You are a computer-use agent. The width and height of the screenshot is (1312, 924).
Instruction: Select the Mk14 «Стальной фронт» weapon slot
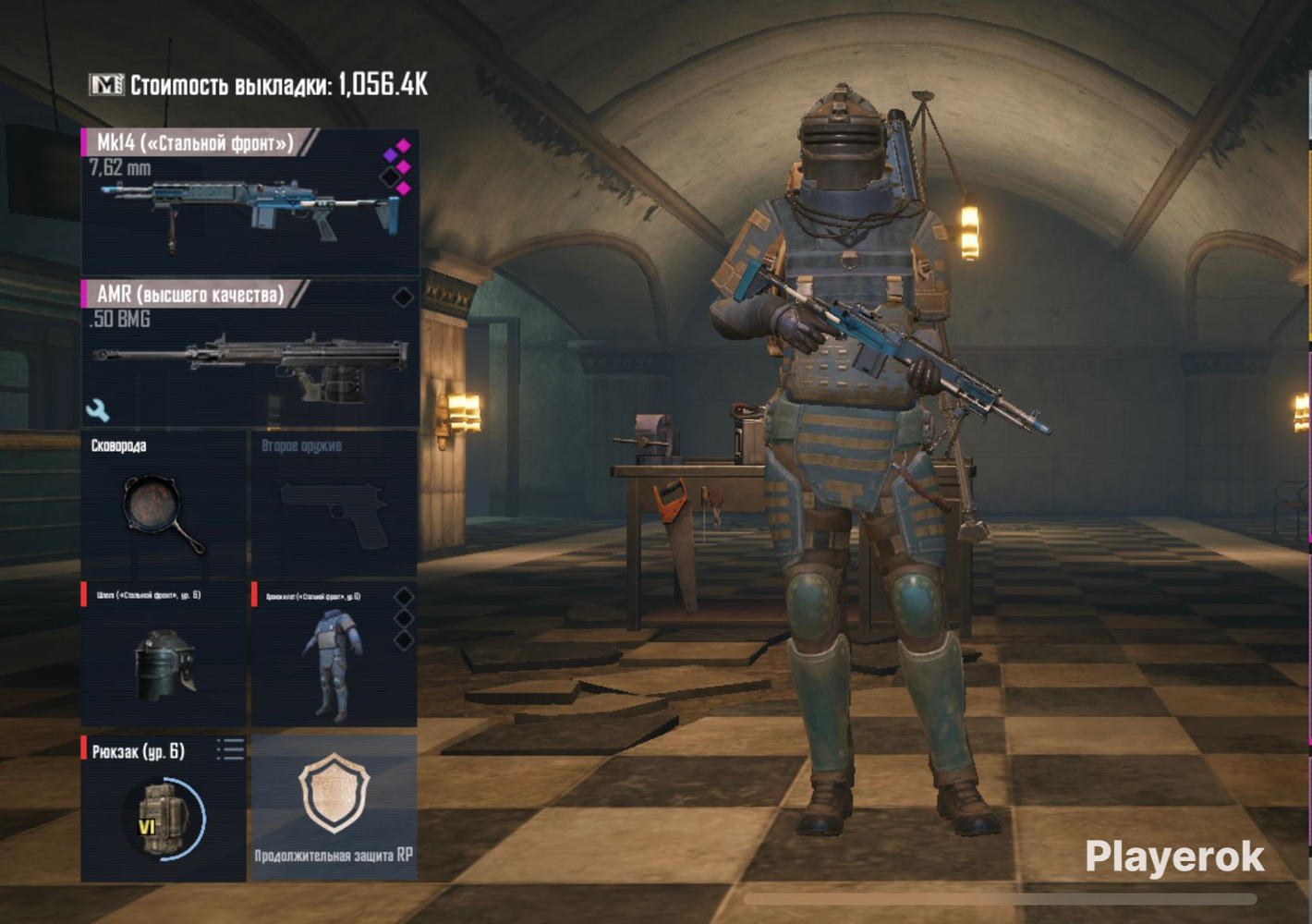click(x=249, y=201)
